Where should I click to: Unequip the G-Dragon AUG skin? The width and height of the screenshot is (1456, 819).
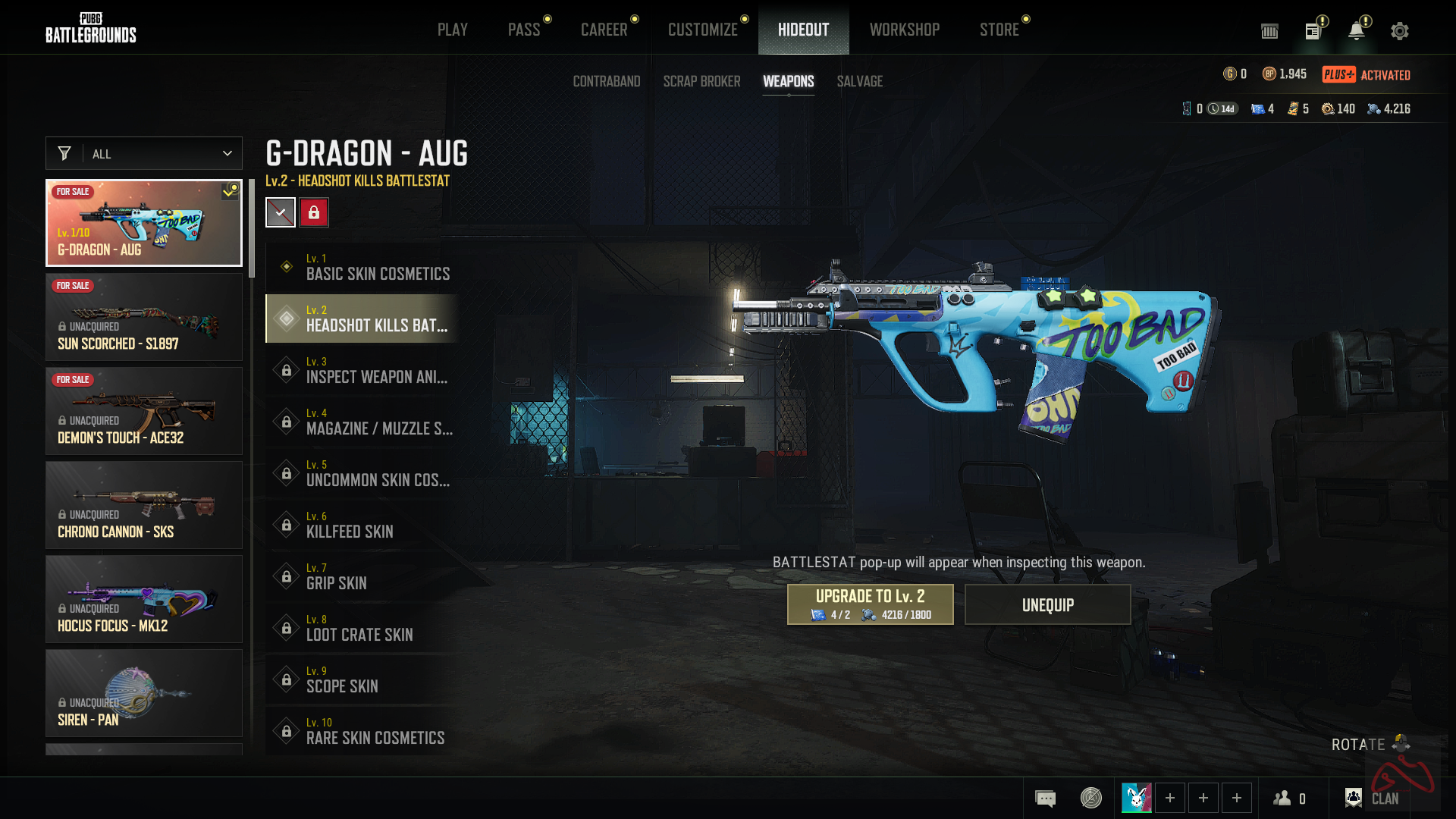1047,604
